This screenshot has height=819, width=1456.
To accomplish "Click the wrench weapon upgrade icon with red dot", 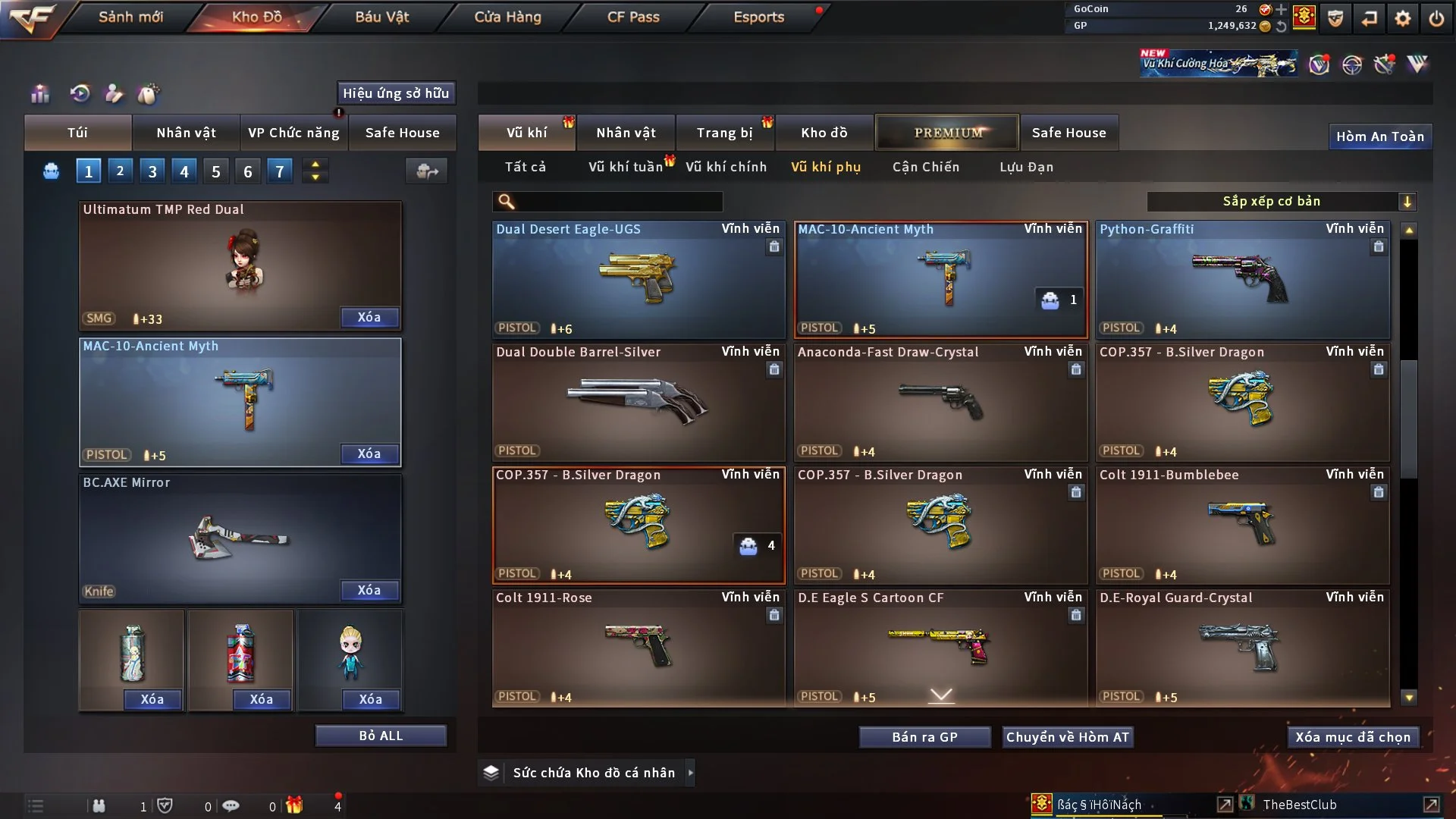I will click(x=1384, y=65).
